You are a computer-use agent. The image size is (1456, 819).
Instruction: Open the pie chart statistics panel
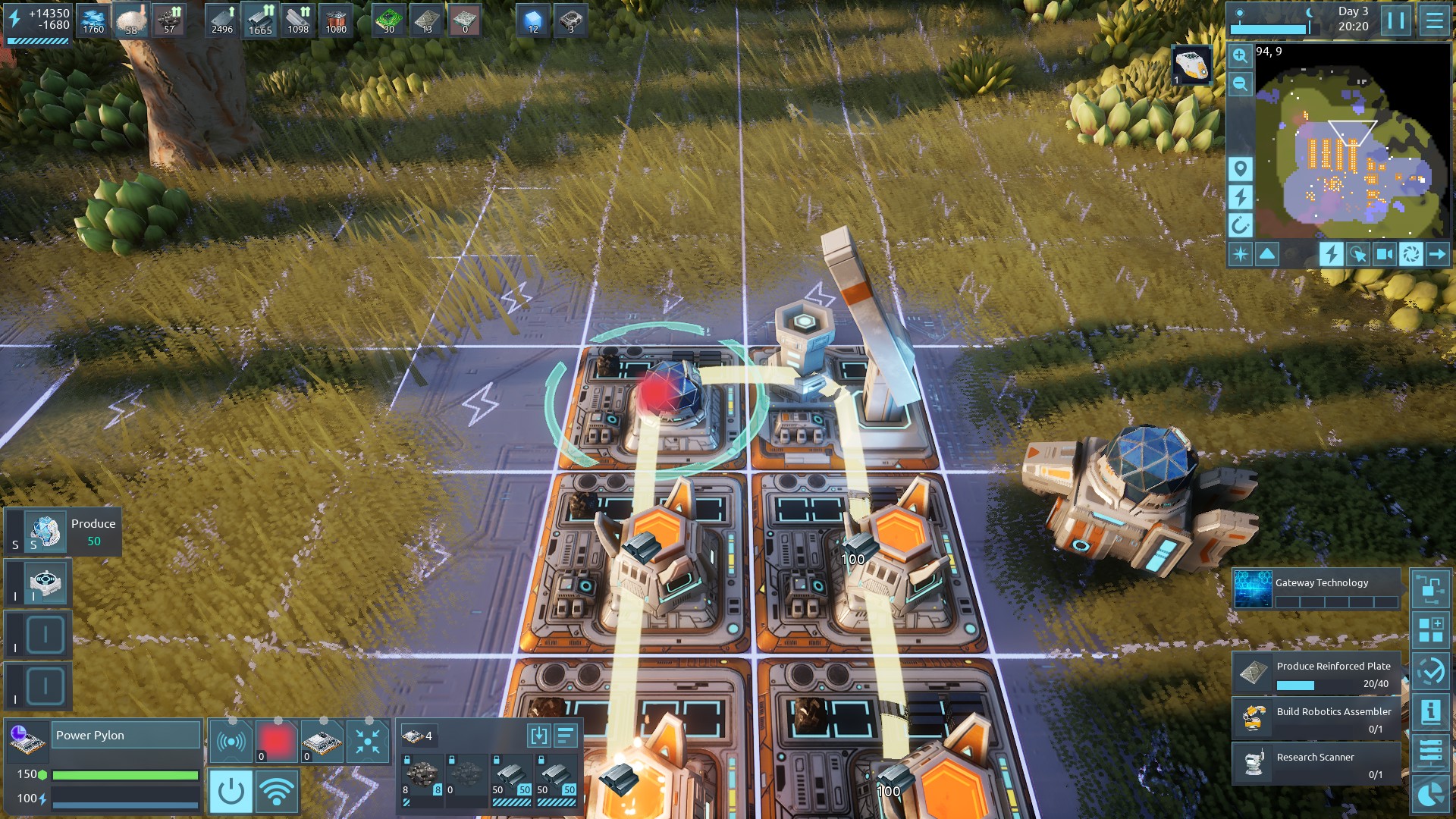pyautogui.click(x=1430, y=794)
